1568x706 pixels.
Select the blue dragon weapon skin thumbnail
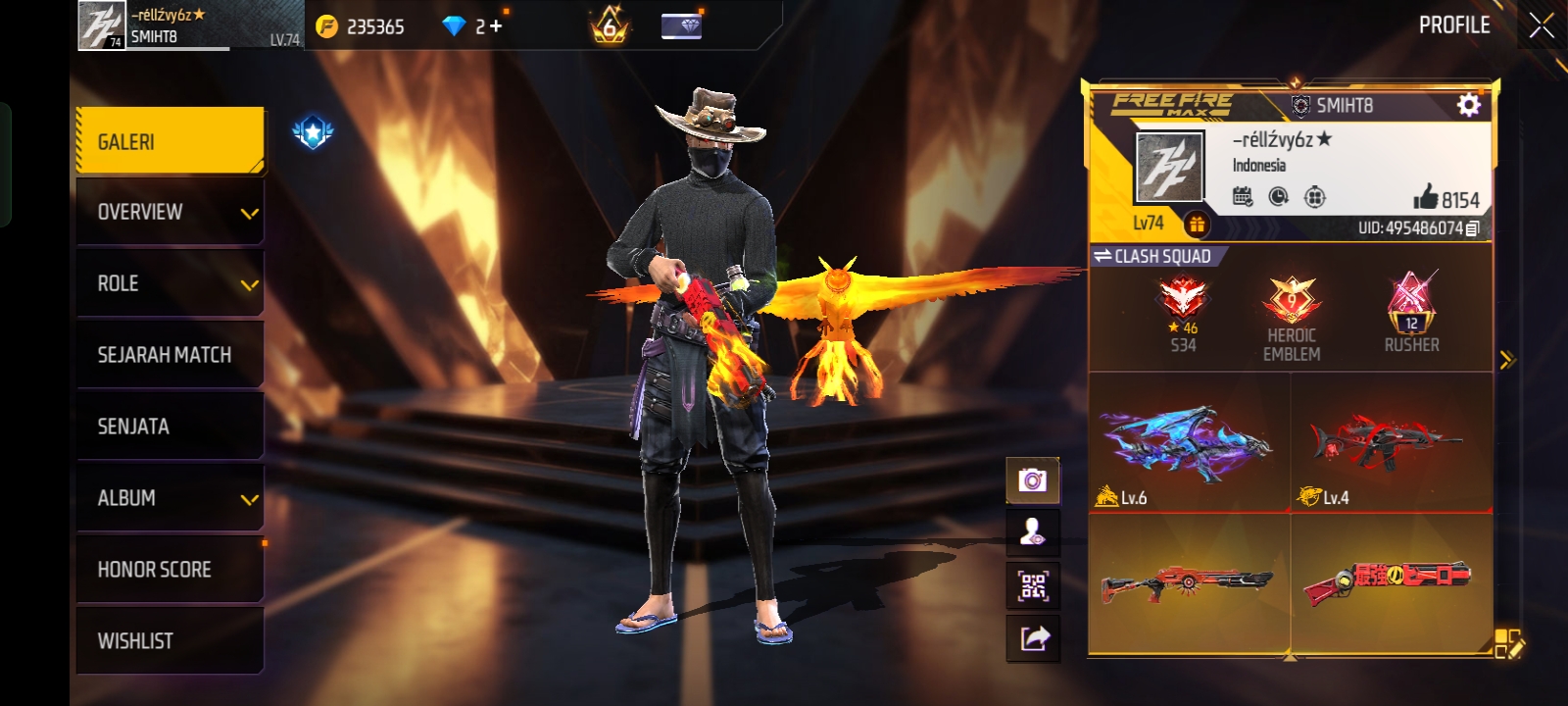click(x=1189, y=443)
